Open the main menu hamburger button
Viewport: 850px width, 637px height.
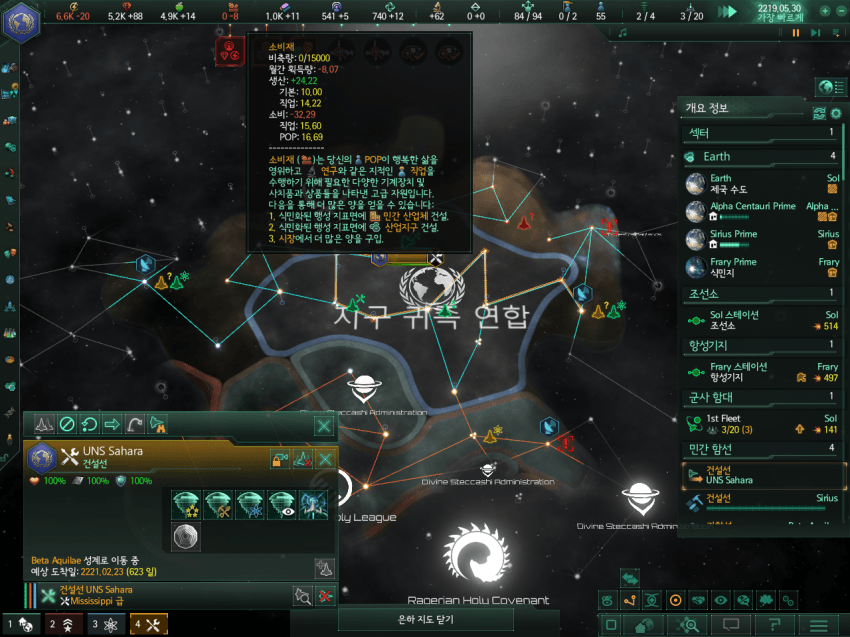tap(819, 626)
